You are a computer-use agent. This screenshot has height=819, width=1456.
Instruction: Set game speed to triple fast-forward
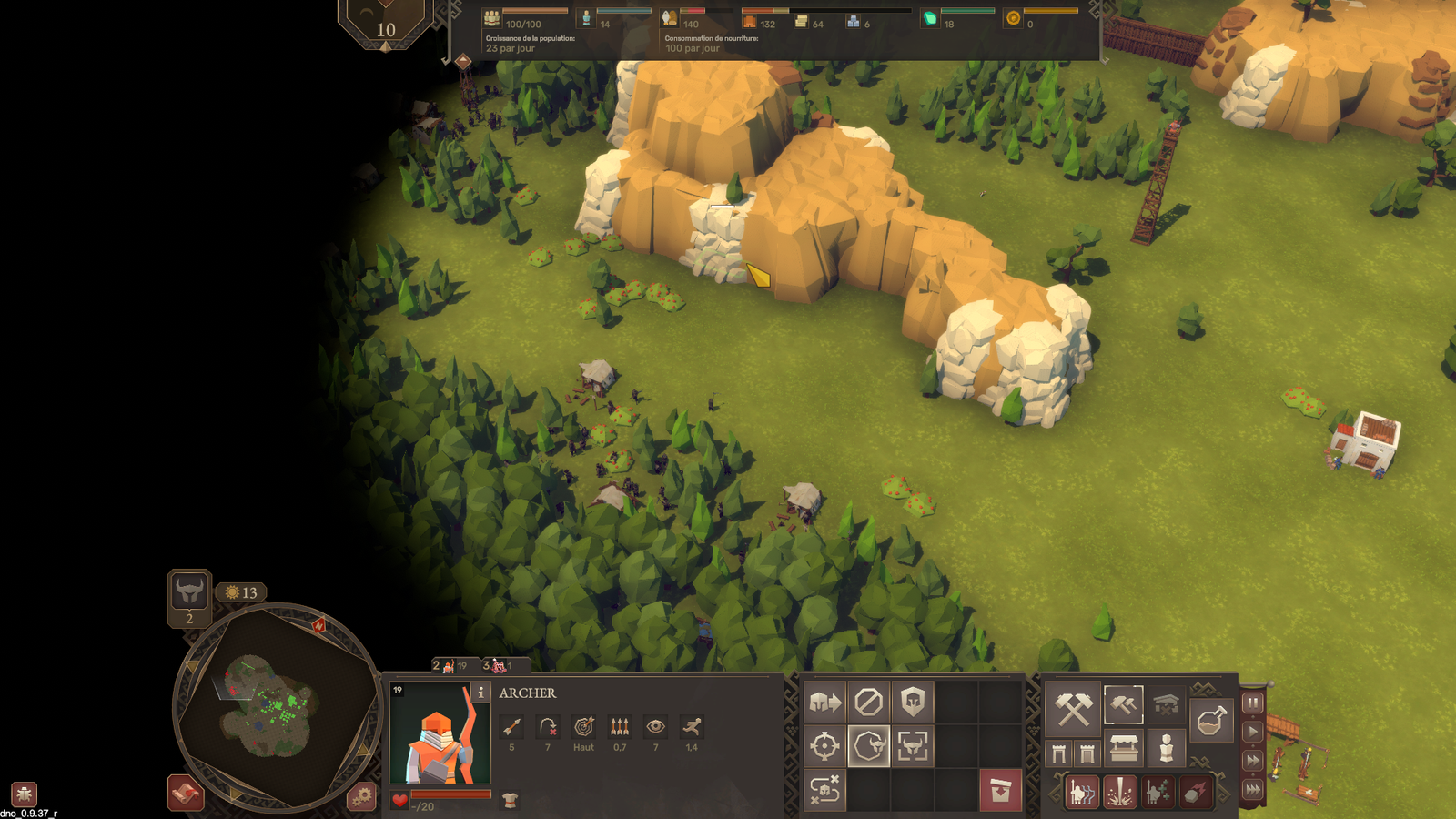coord(1253,789)
